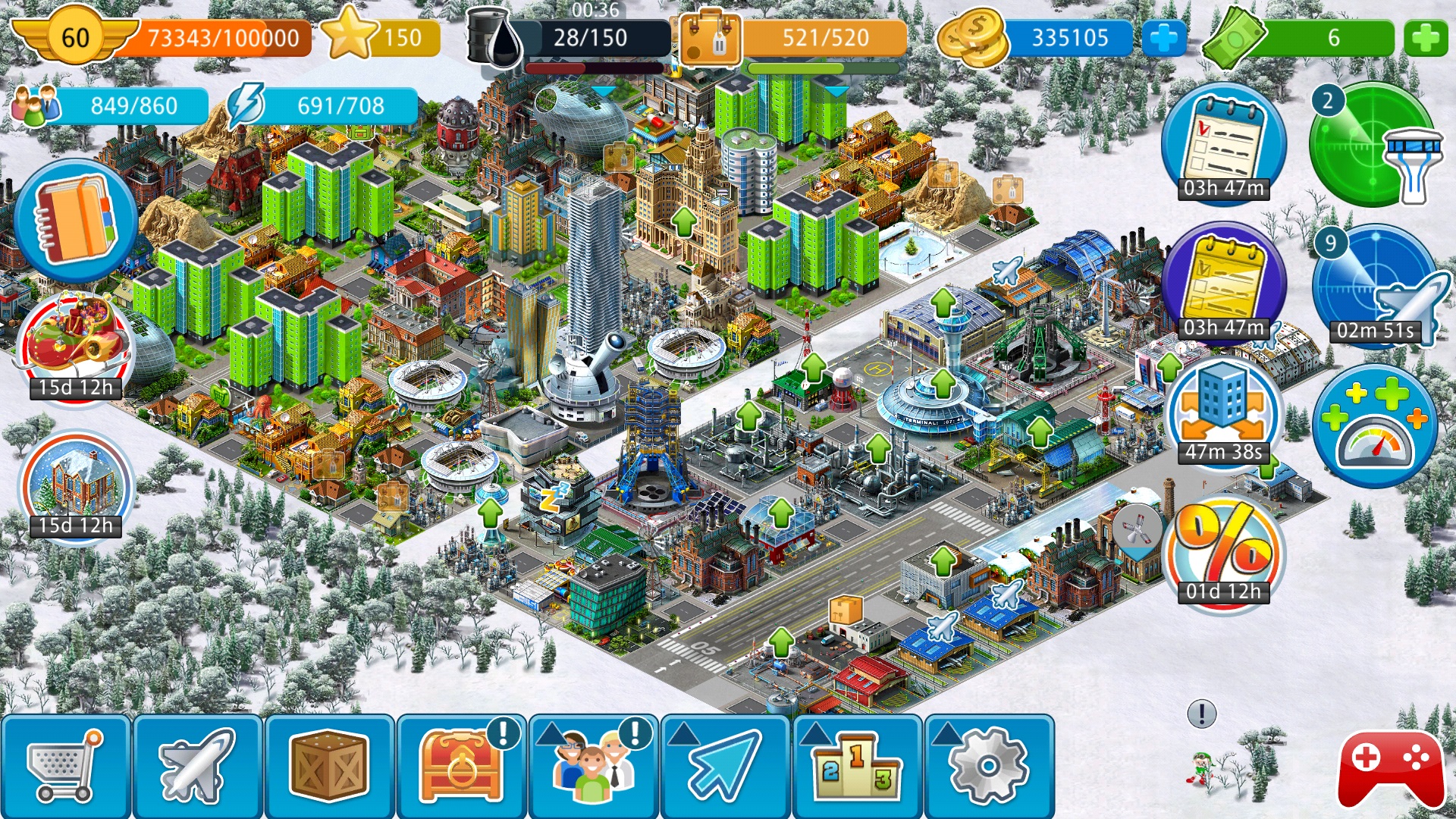
Task: Open the shopping cart store
Action: click(x=65, y=766)
